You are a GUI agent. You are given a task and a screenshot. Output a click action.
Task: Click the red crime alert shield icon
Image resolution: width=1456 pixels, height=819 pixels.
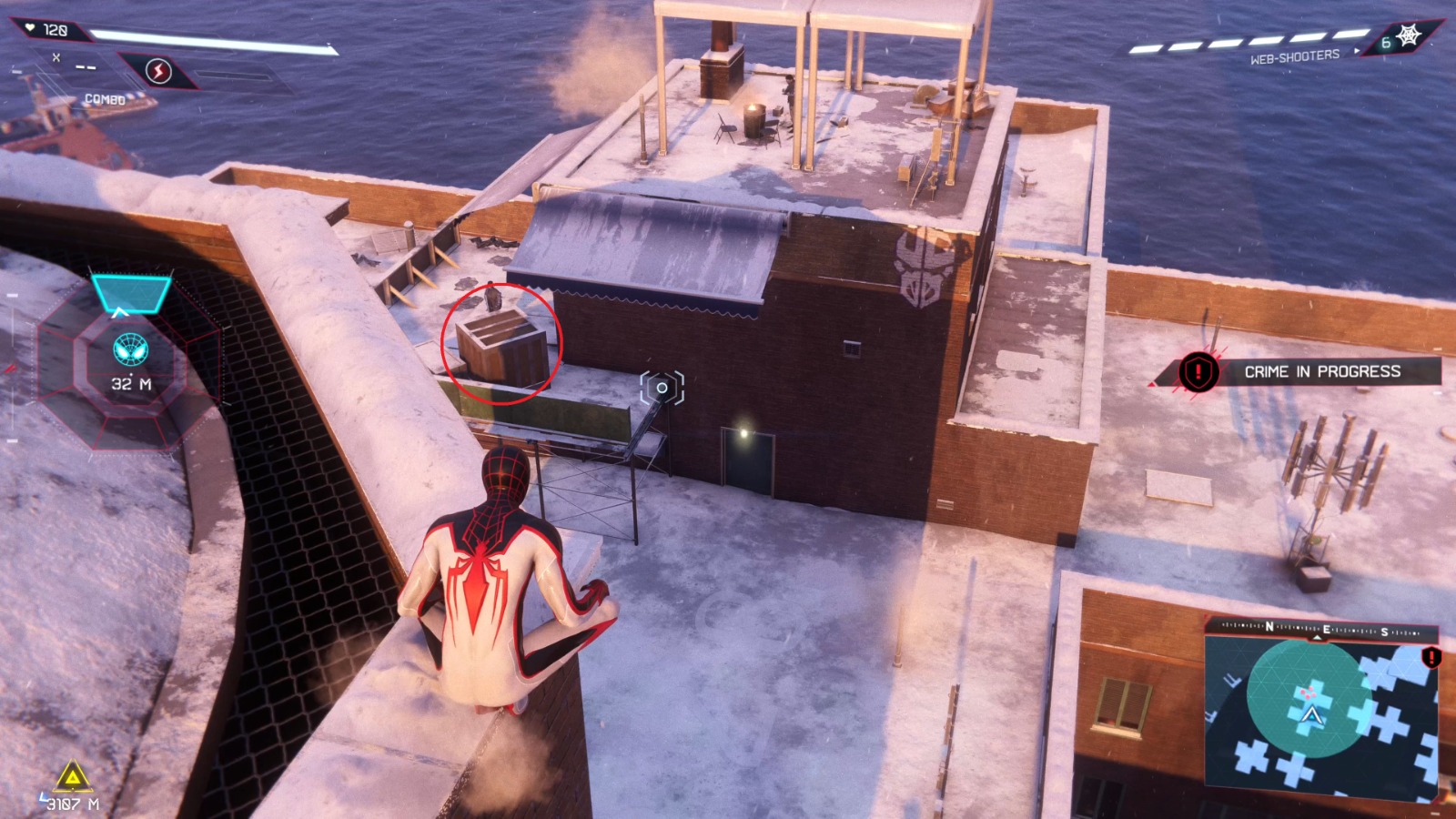tap(1198, 371)
